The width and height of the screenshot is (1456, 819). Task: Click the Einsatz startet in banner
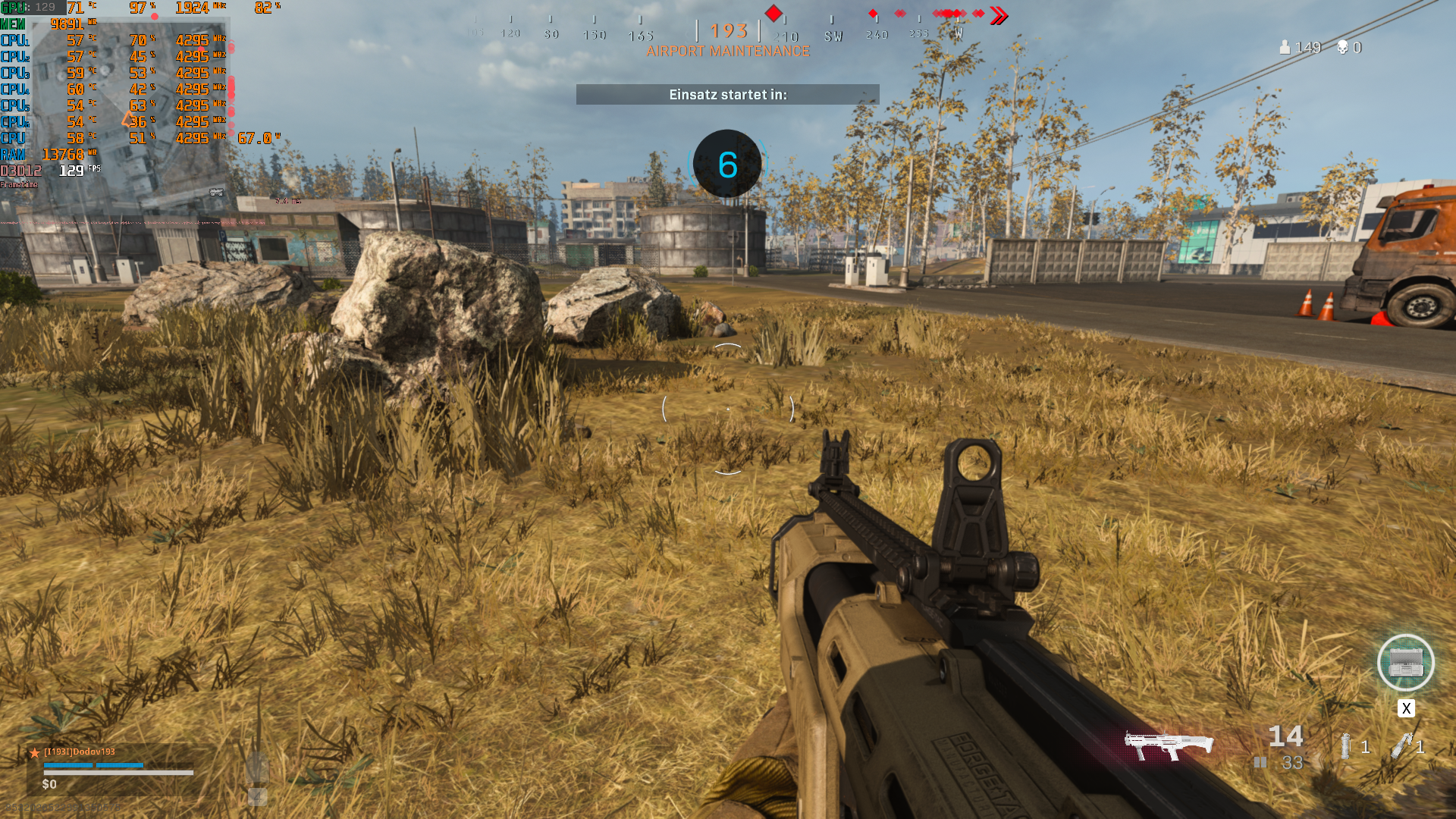click(x=727, y=95)
